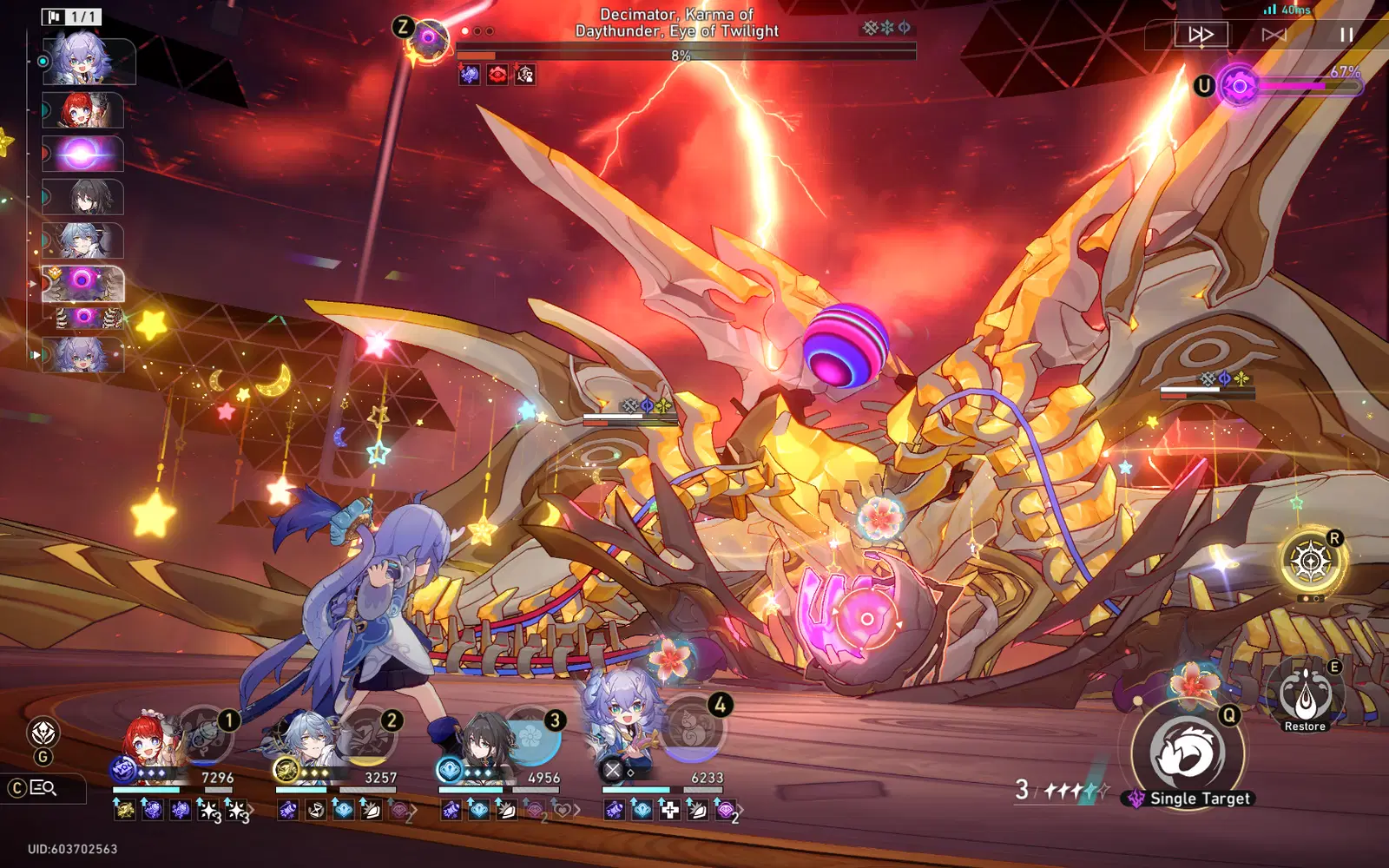Click the purple energy orb gauge
This screenshot has height=868, width=1389.
[1239, 86]
